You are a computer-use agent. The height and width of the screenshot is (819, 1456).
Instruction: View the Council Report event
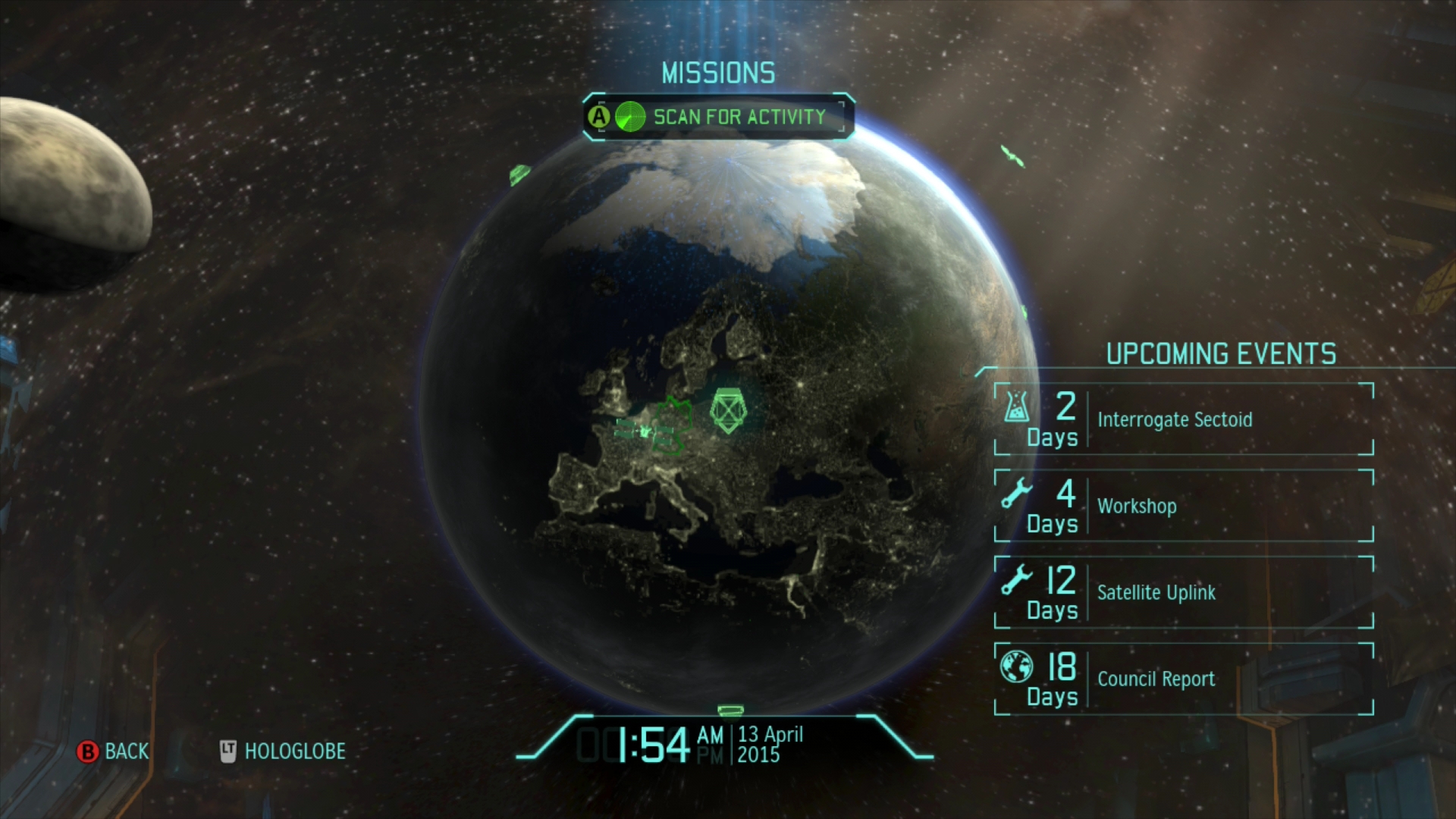tap(1183, 679)
